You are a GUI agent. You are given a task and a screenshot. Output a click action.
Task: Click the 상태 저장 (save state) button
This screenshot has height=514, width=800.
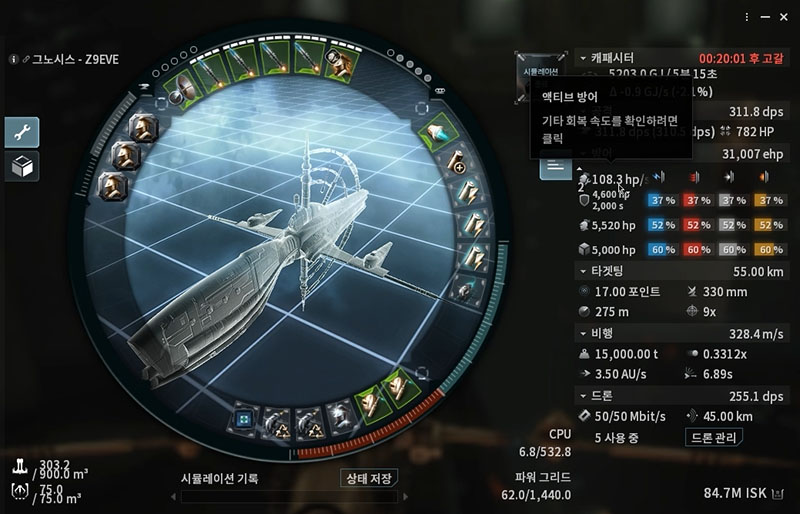(368, 478)
